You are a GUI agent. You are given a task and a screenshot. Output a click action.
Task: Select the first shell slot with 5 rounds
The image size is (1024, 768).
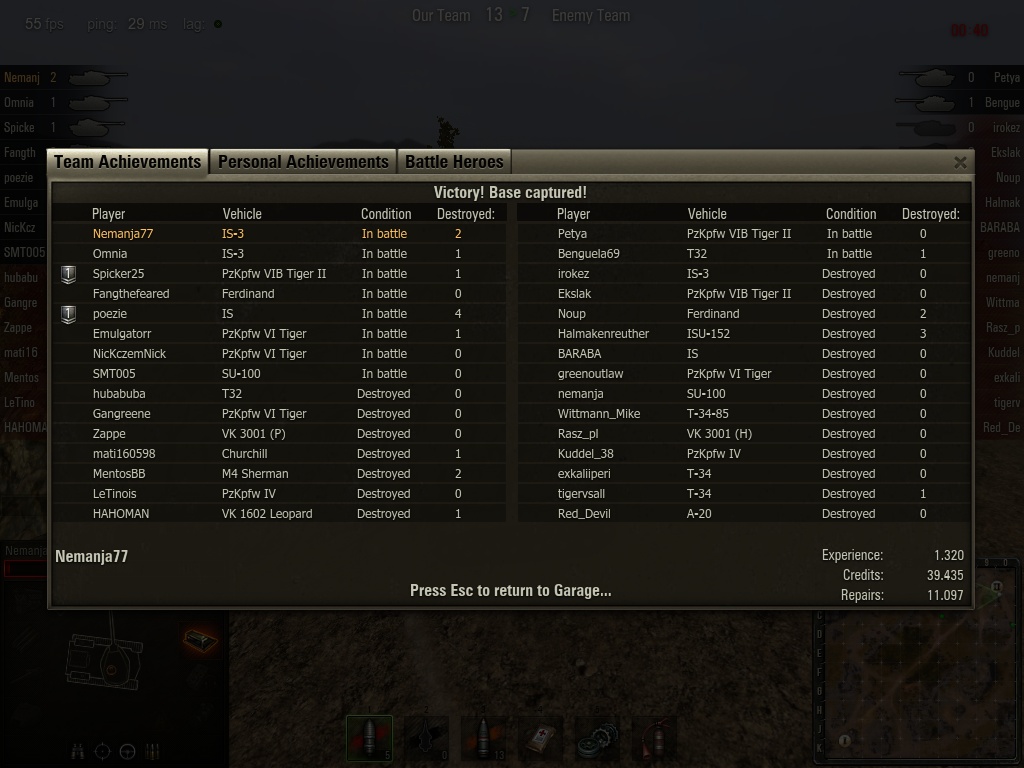click(x=370, y=739)
